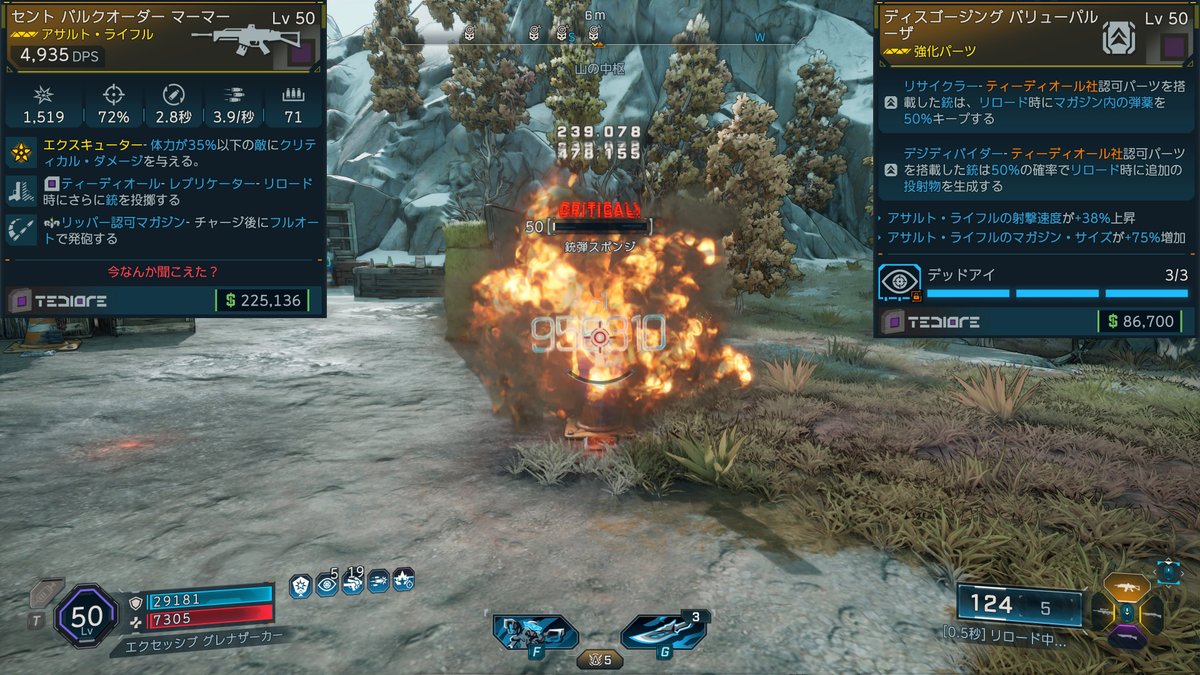
Task: Select the purple weapon slot in wheel
Action: coord(1127,636)
